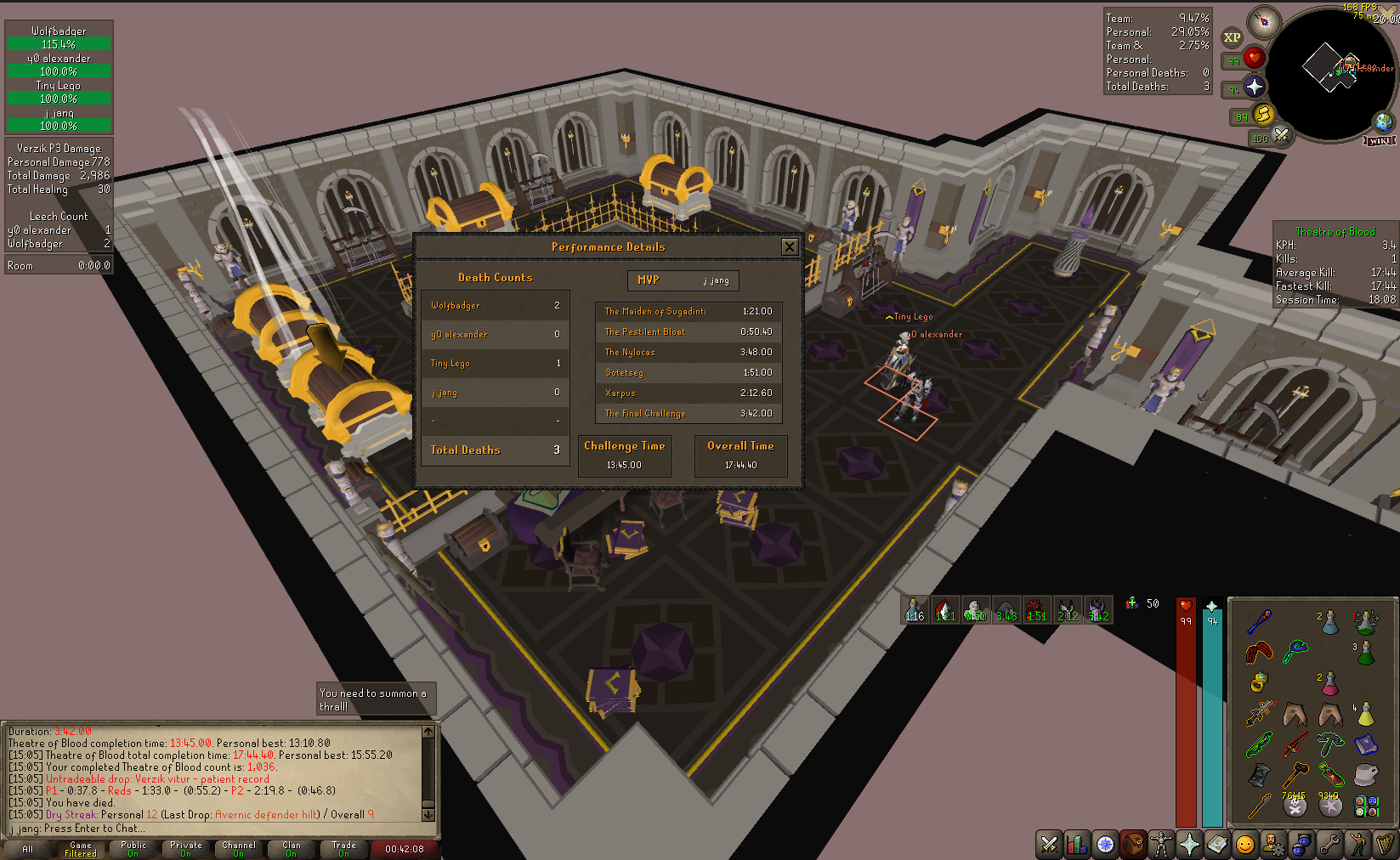Click the compass to face north
Screen dimensions: 1400x860
[1264, 21]
